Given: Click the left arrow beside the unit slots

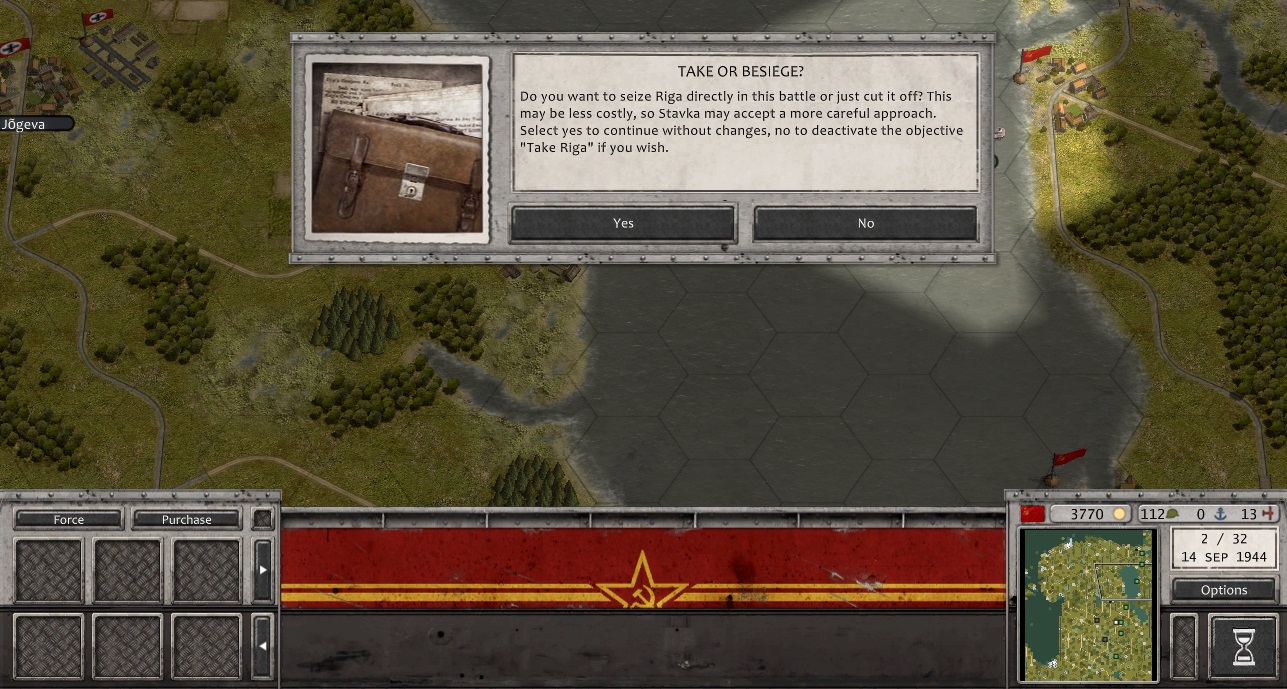Looking at the screenshot, I should [263, 645].
